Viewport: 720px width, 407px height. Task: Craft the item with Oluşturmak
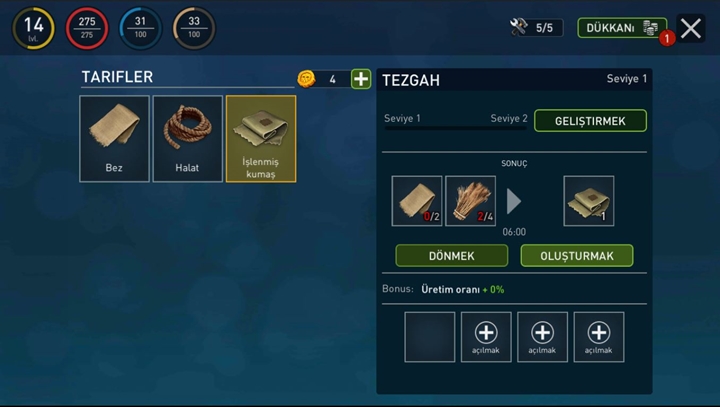(x=576, y=255)
